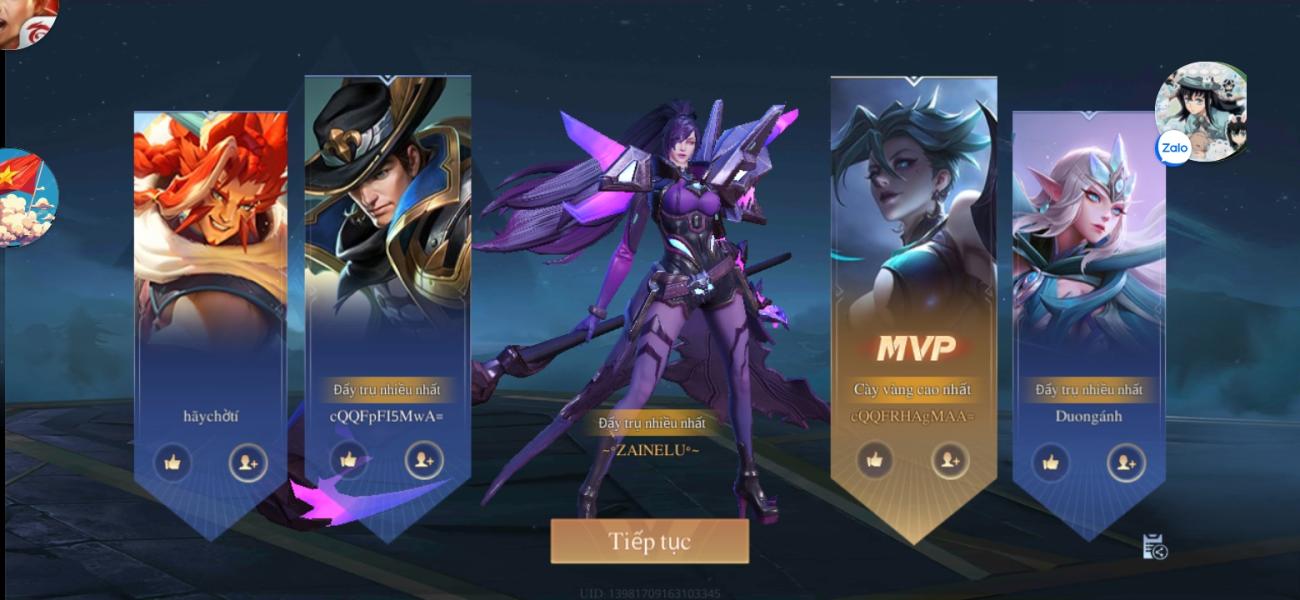The image size is (1300, 600).
Task: Tap the Vietnam flag floating bubble
Action: [26, 198]
